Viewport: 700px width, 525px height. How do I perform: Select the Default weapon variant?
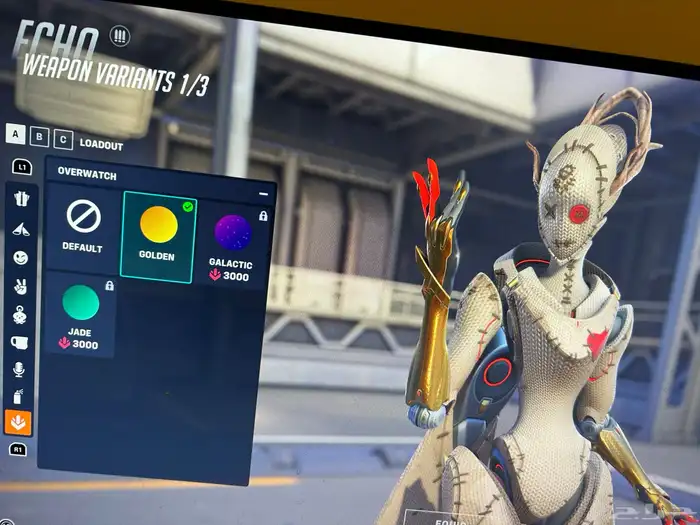tap(83, 223)
